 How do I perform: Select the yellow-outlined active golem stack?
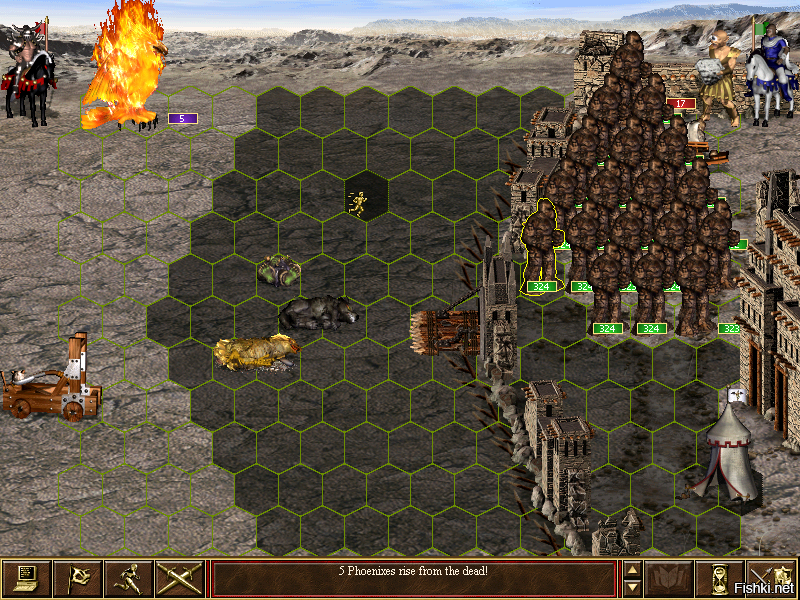coord(541,242)
